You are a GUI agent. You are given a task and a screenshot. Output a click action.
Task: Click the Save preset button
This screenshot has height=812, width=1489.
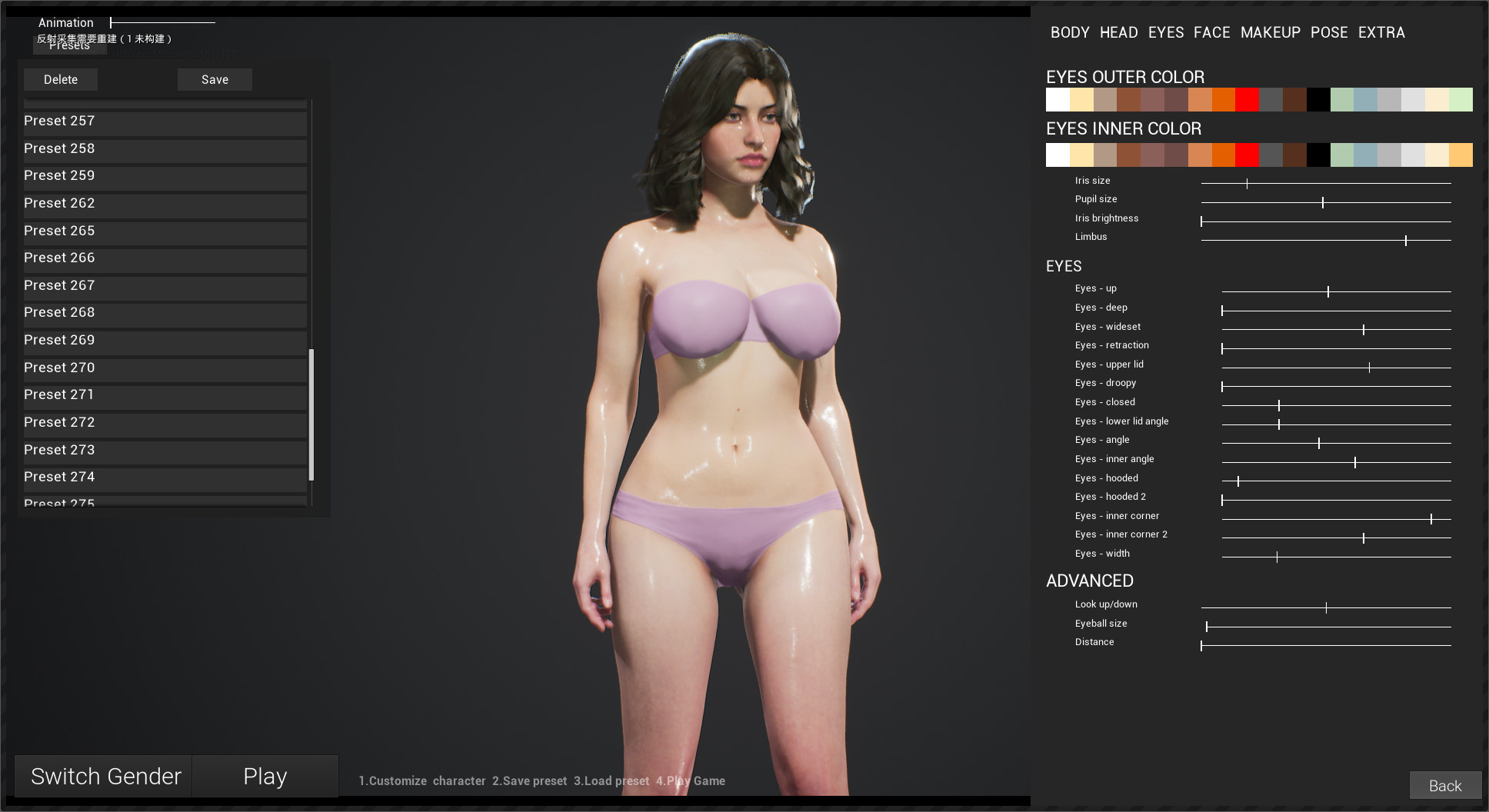pos(215,79)
